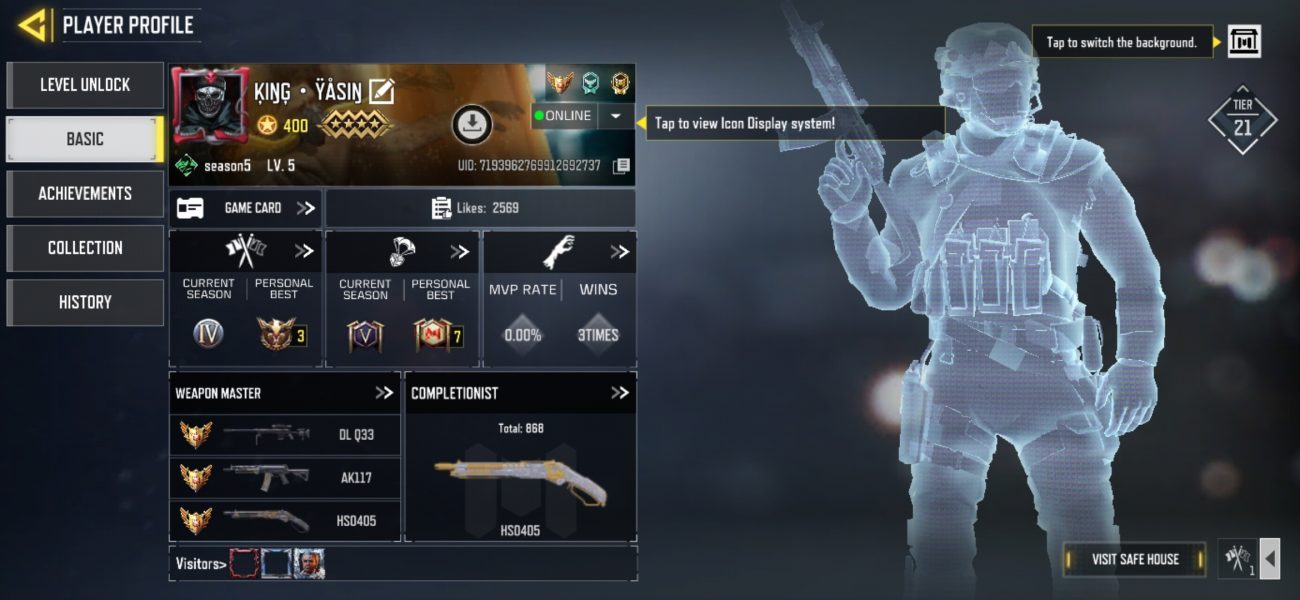Copy the UID with the copy icon
This screenshot has width=1300, height=600.
[621, 166]
